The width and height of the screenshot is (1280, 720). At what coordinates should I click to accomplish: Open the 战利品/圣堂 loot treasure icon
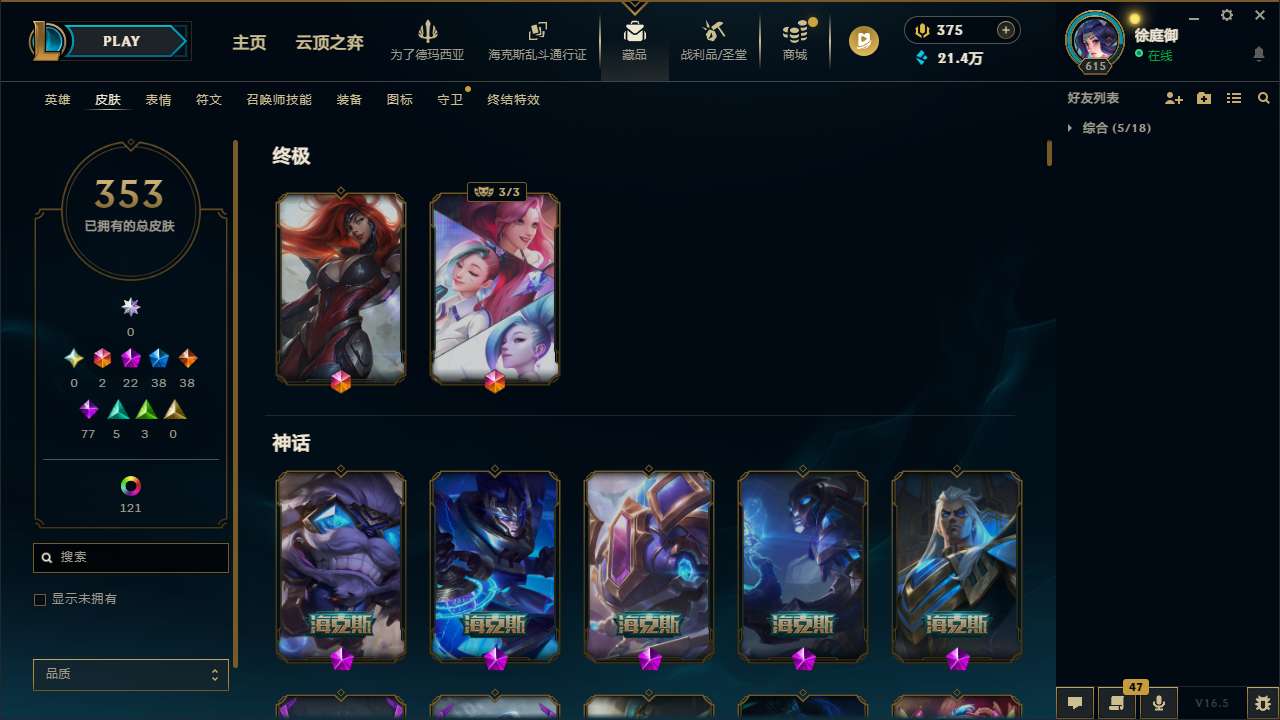tap(713, 30)
